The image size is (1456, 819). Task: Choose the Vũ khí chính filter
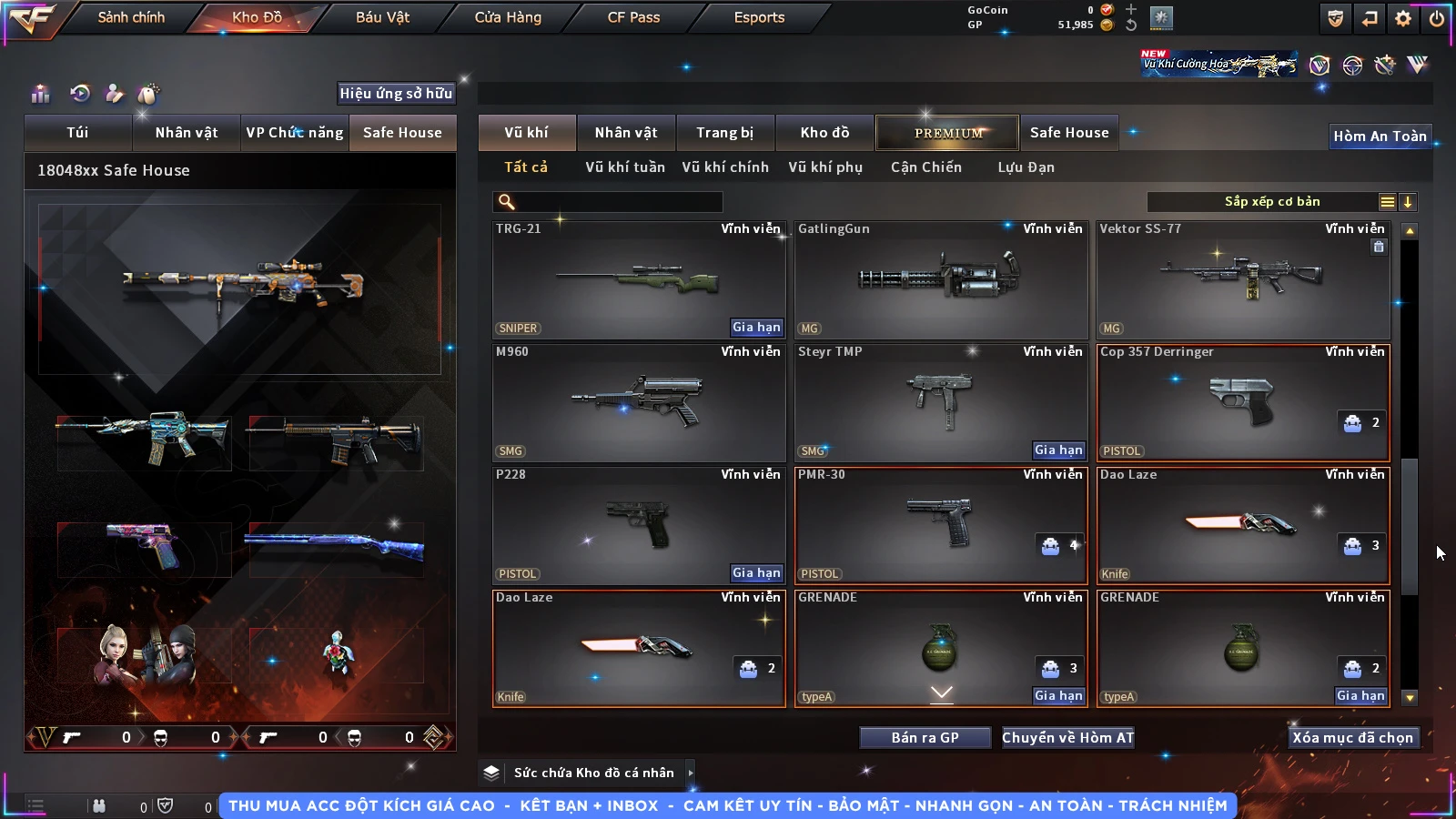(x=725, y=167)
